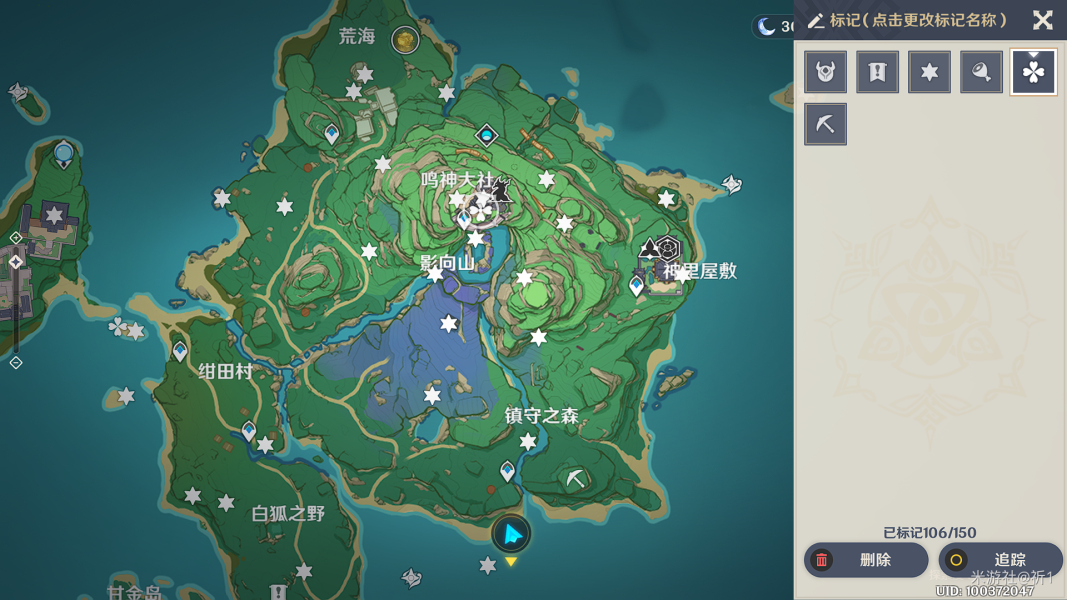The image size is (1067, 600).
Task: Zoom in the map with the plus button
Action: [16, 238]
